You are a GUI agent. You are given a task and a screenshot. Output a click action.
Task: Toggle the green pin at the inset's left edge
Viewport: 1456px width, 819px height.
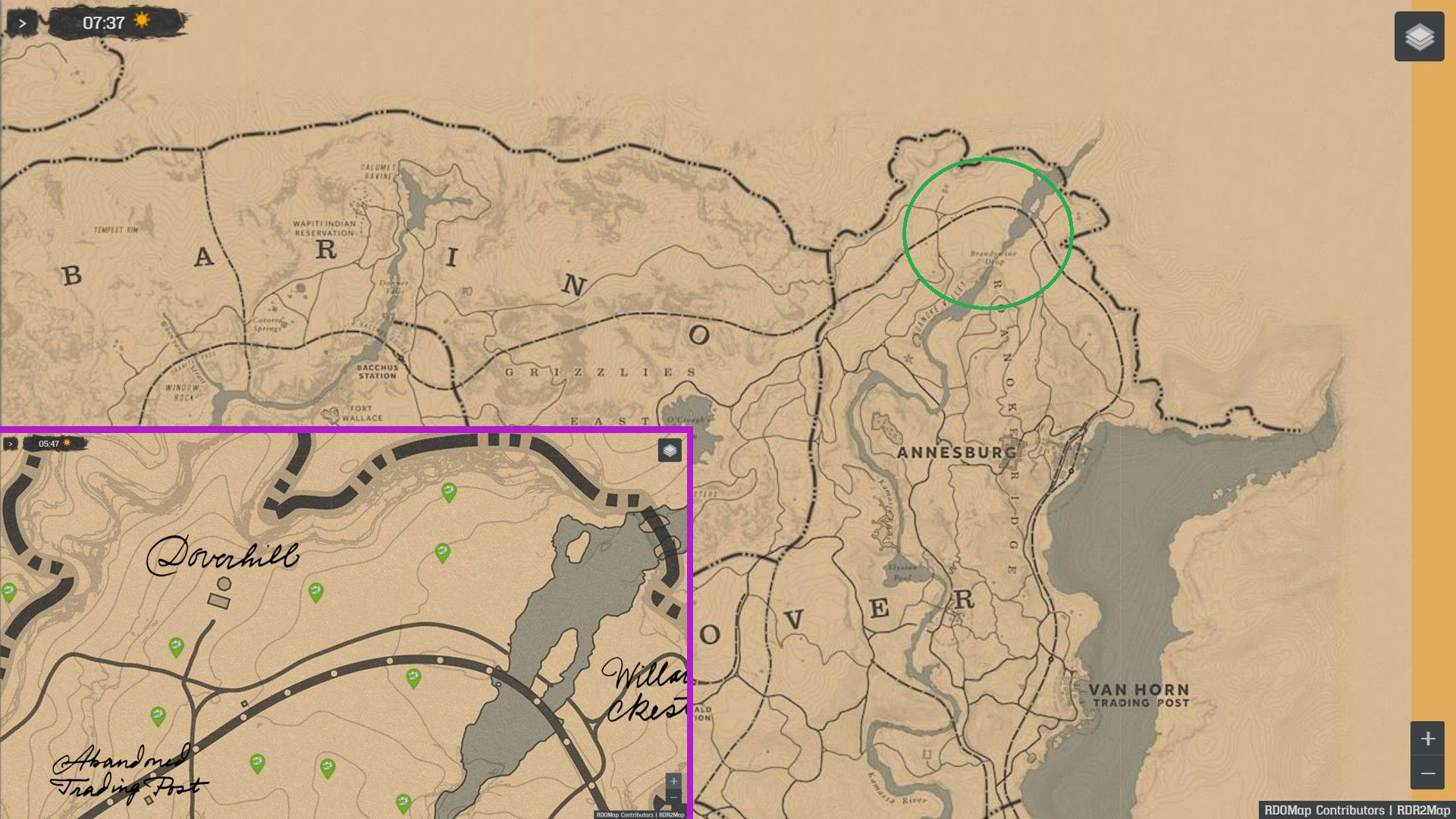pos(9,592)
